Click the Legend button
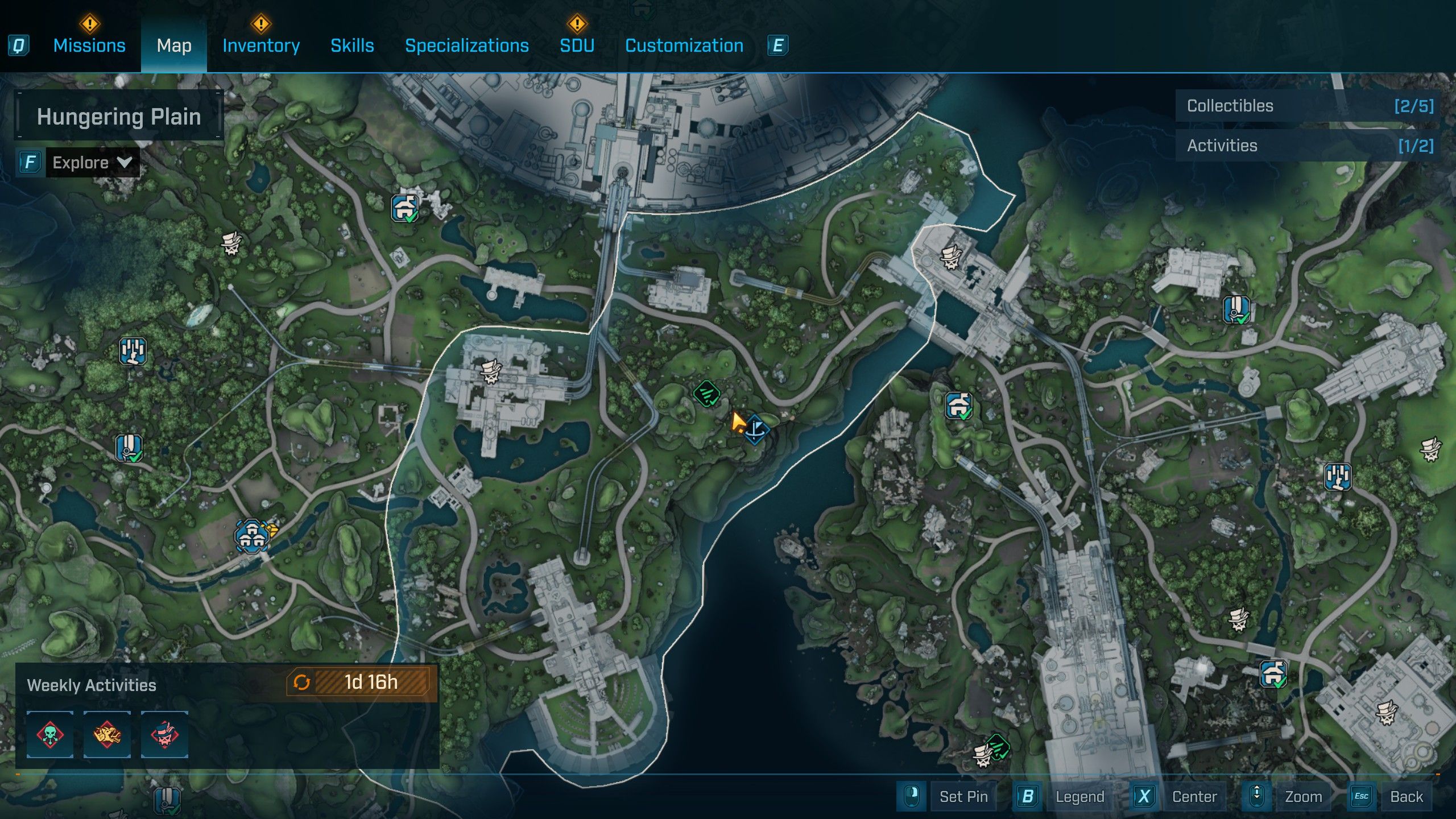The width and height of the screenshot is (1456, 819). (x=1079, y=797)
